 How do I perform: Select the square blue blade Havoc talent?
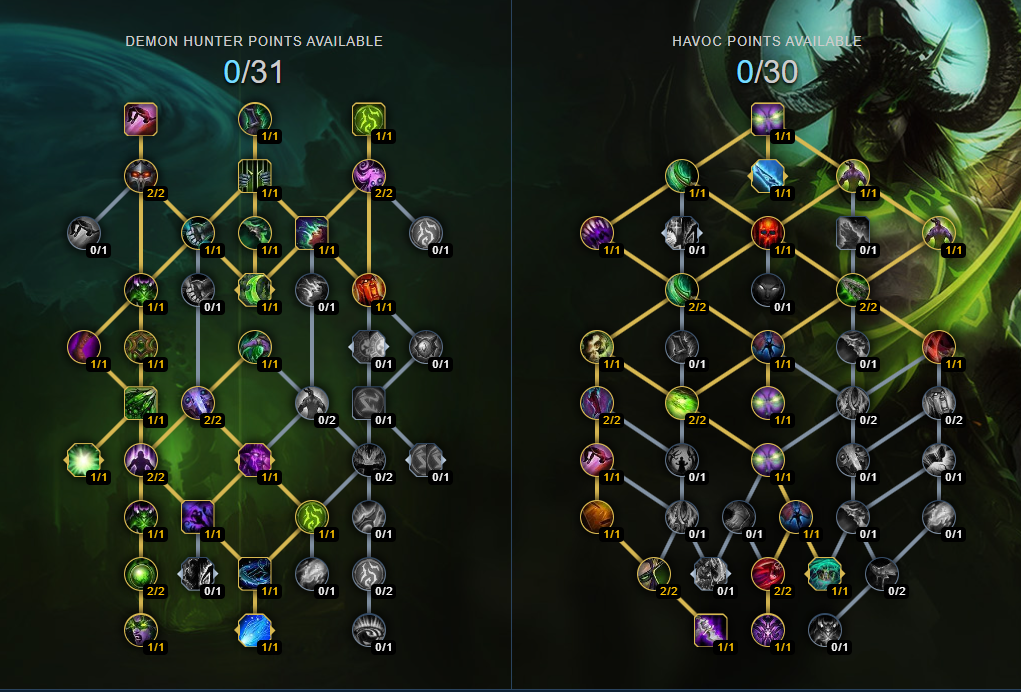pos(767,176)
